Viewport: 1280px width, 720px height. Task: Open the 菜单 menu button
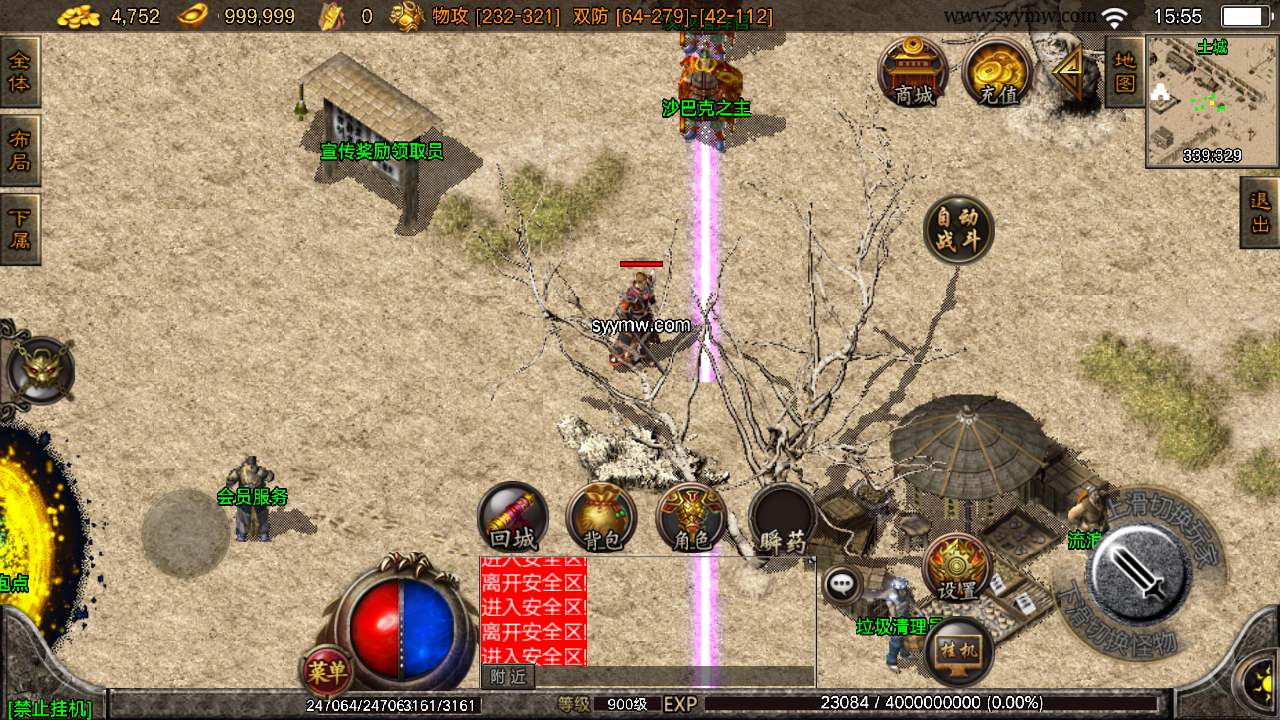[x=326, y=672]
